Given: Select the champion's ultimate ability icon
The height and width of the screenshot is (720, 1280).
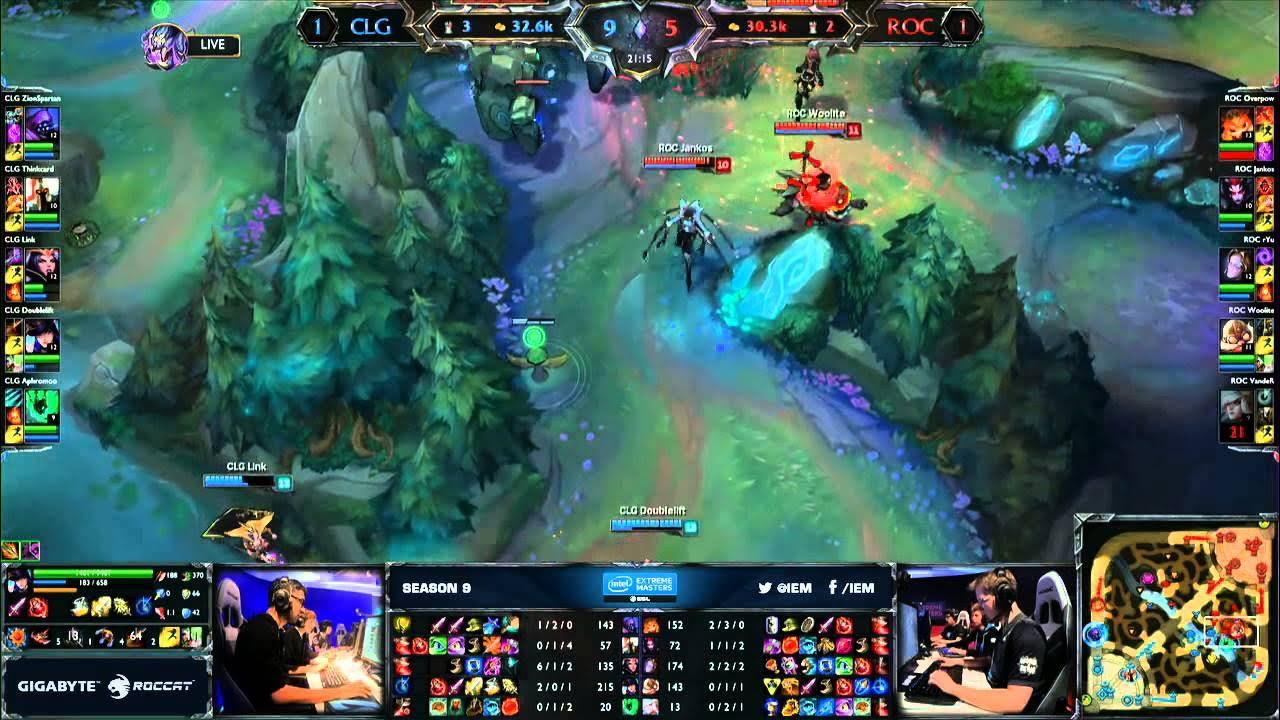Looking at the screenshot, I should [x=144, y=604].
